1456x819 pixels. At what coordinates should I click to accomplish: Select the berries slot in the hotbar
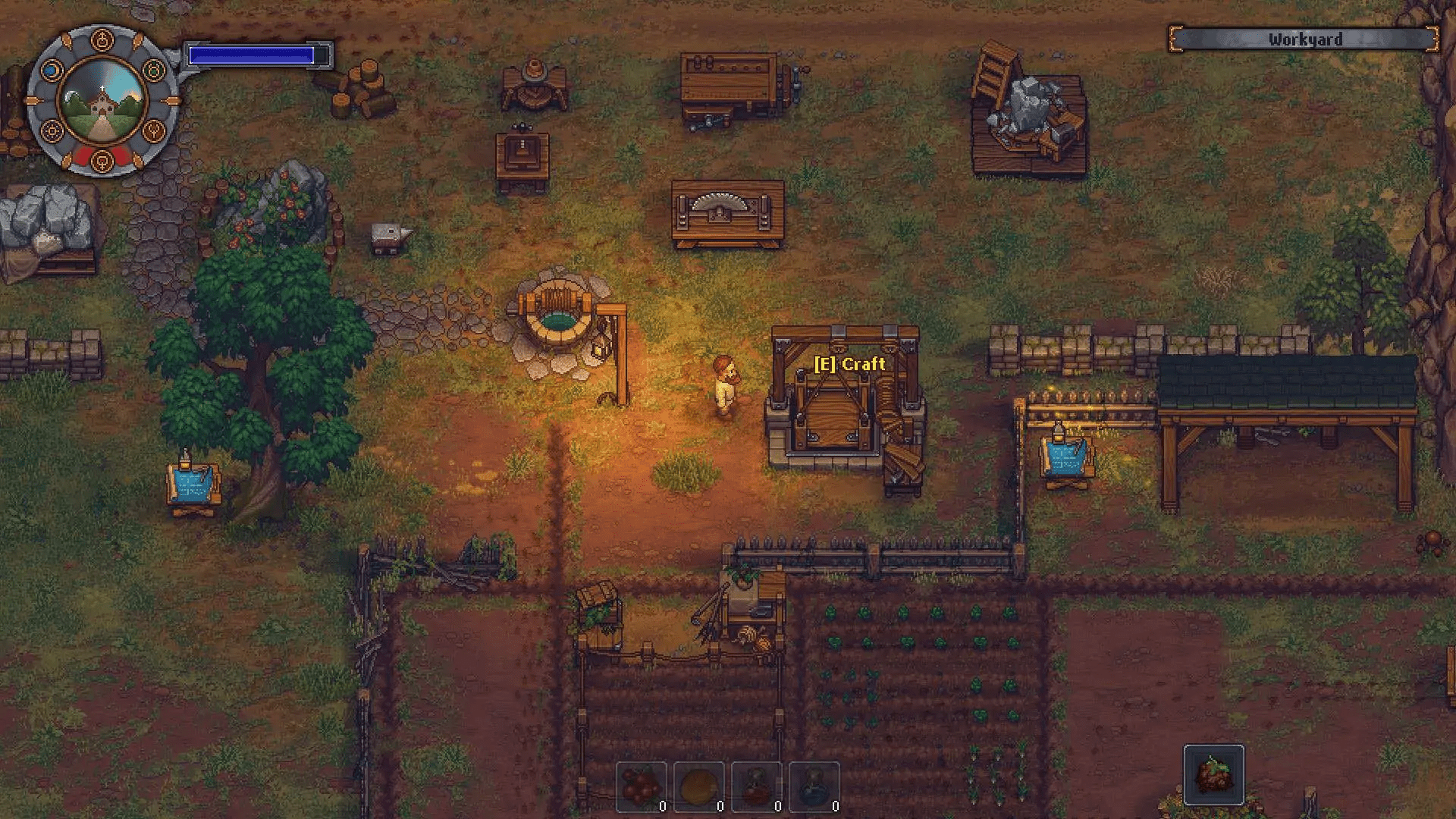643,786
